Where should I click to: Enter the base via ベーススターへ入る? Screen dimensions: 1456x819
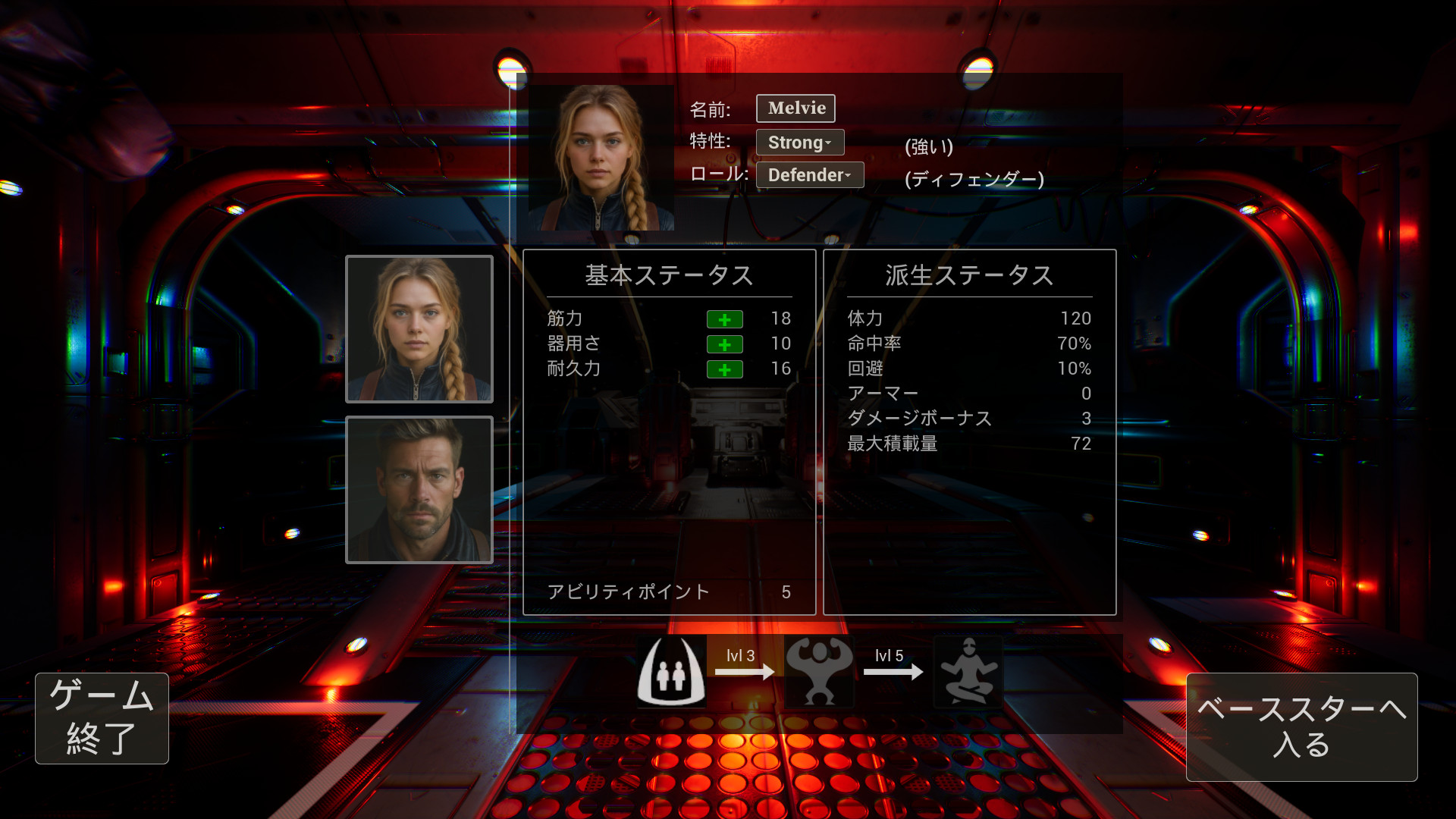pyautogui.click(x=1301, y=726)
